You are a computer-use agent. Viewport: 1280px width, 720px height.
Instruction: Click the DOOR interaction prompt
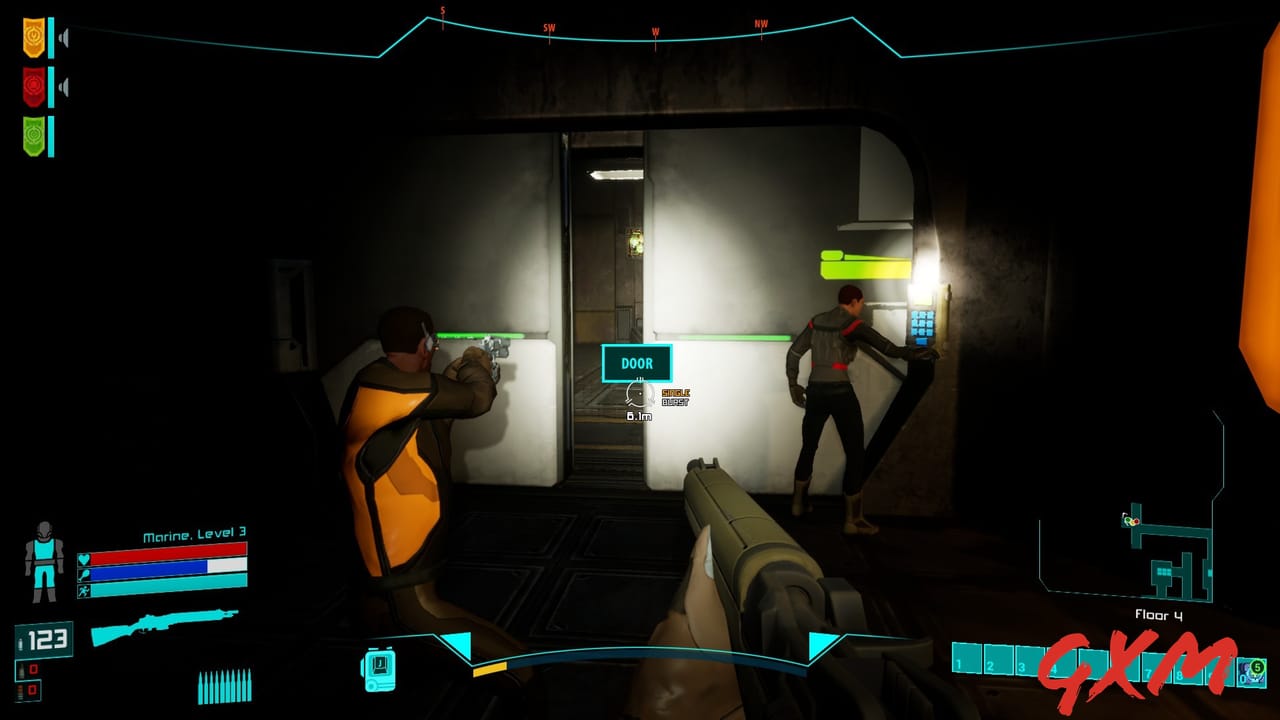(x=637, y=363)
